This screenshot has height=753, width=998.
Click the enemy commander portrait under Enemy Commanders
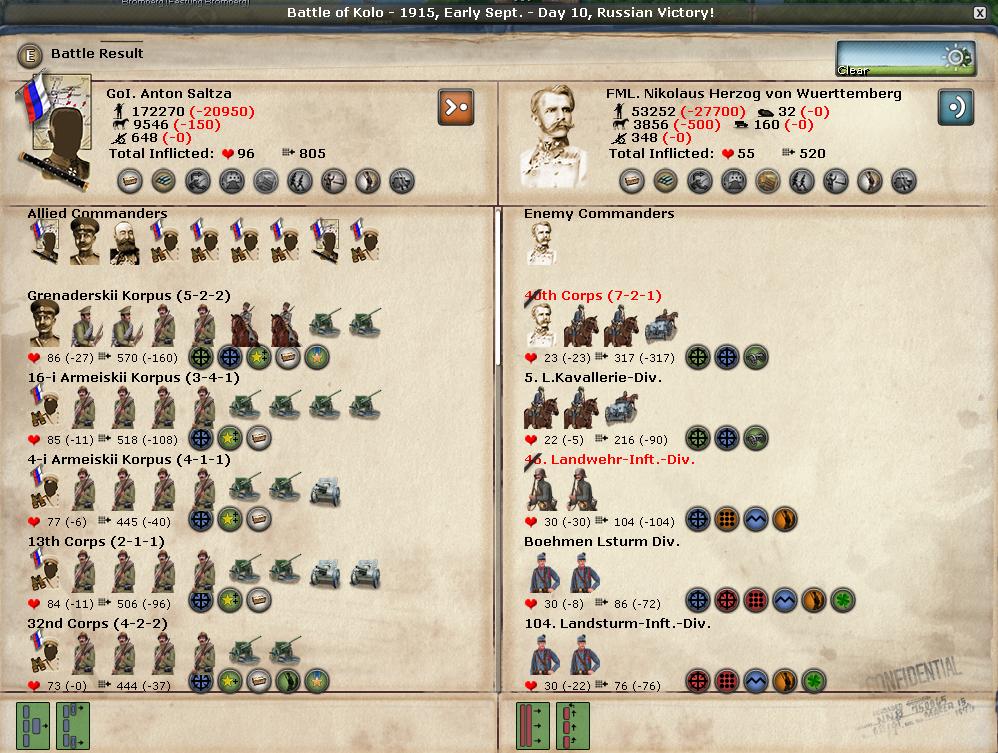pyautogui.click(x=541, y=244)
